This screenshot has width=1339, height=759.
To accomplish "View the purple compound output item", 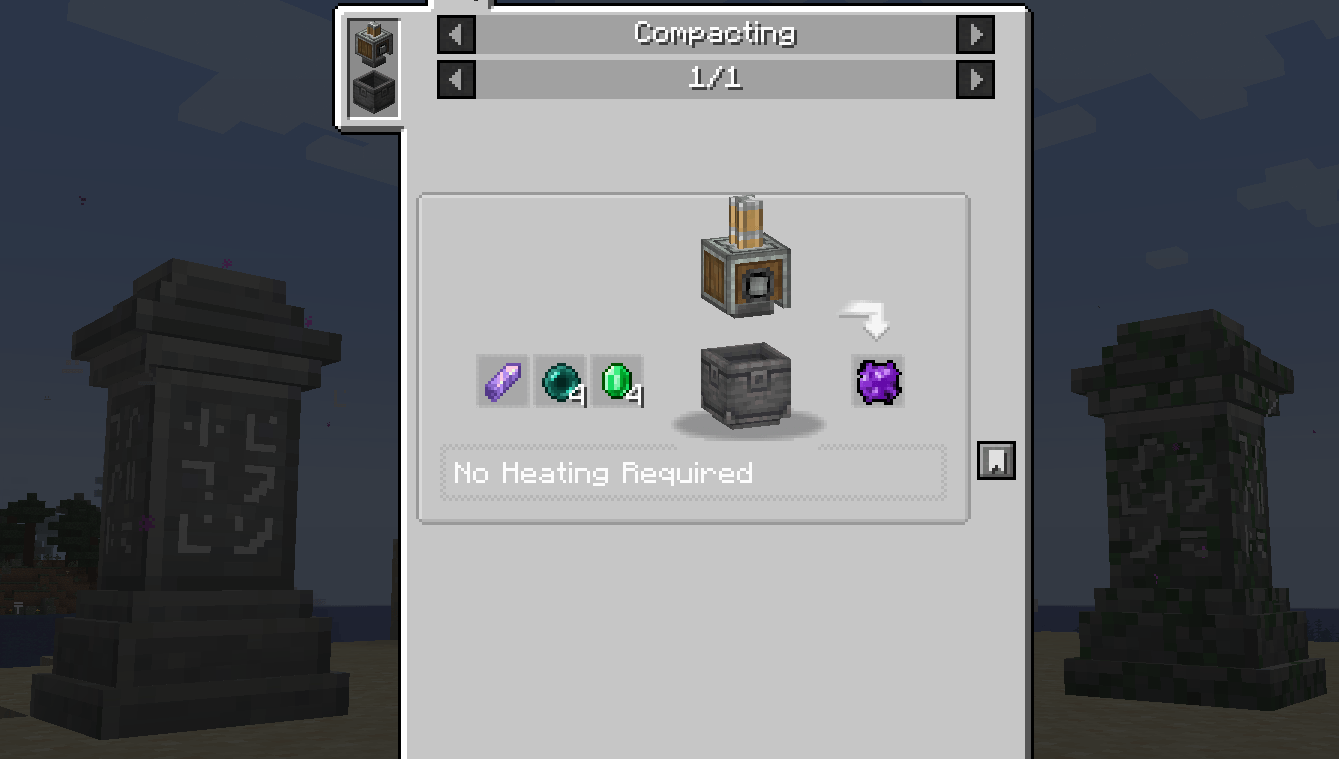I will (x=877, y=381).
